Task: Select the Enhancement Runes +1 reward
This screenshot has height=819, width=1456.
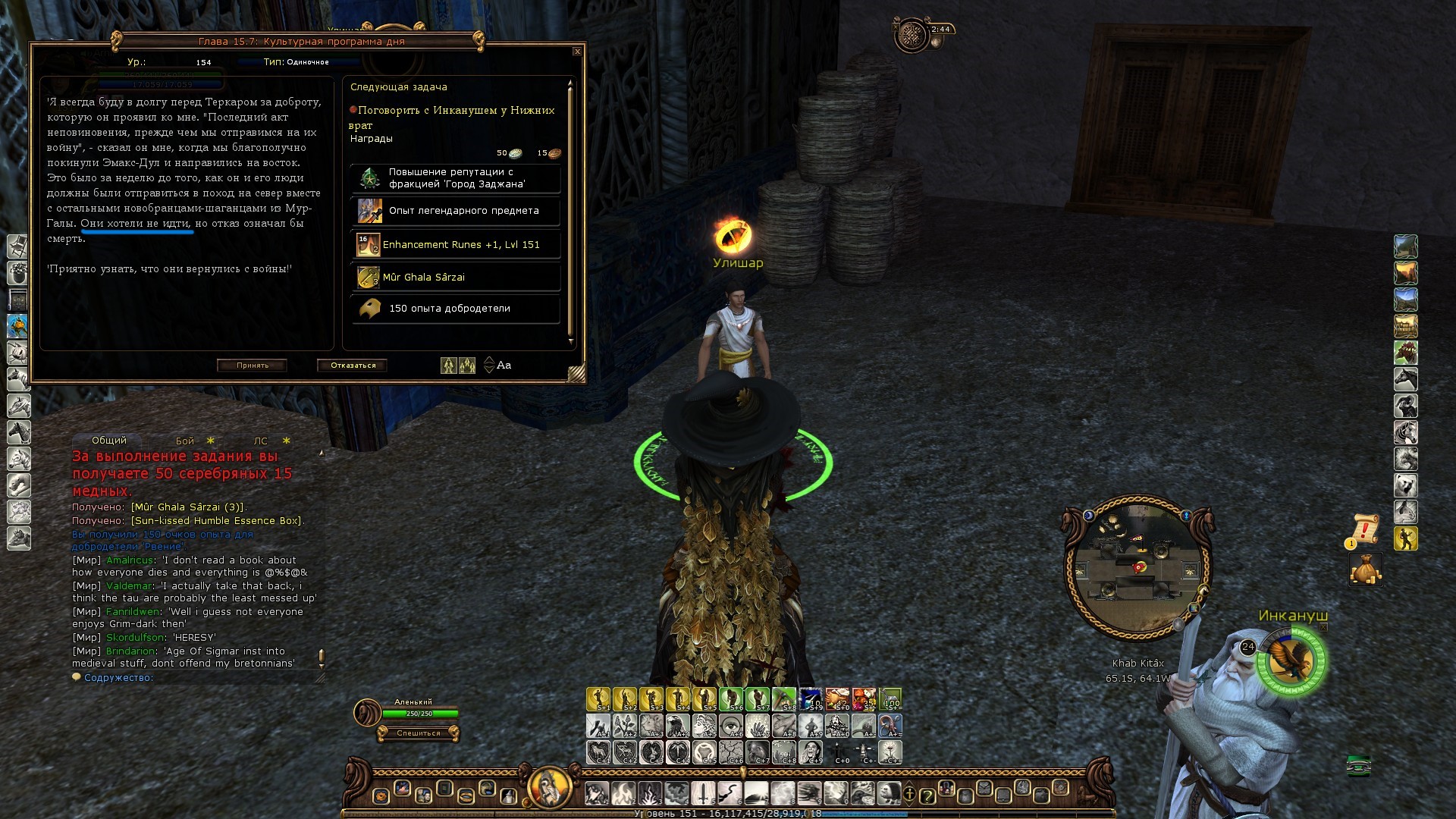Action: coord(456,245)
